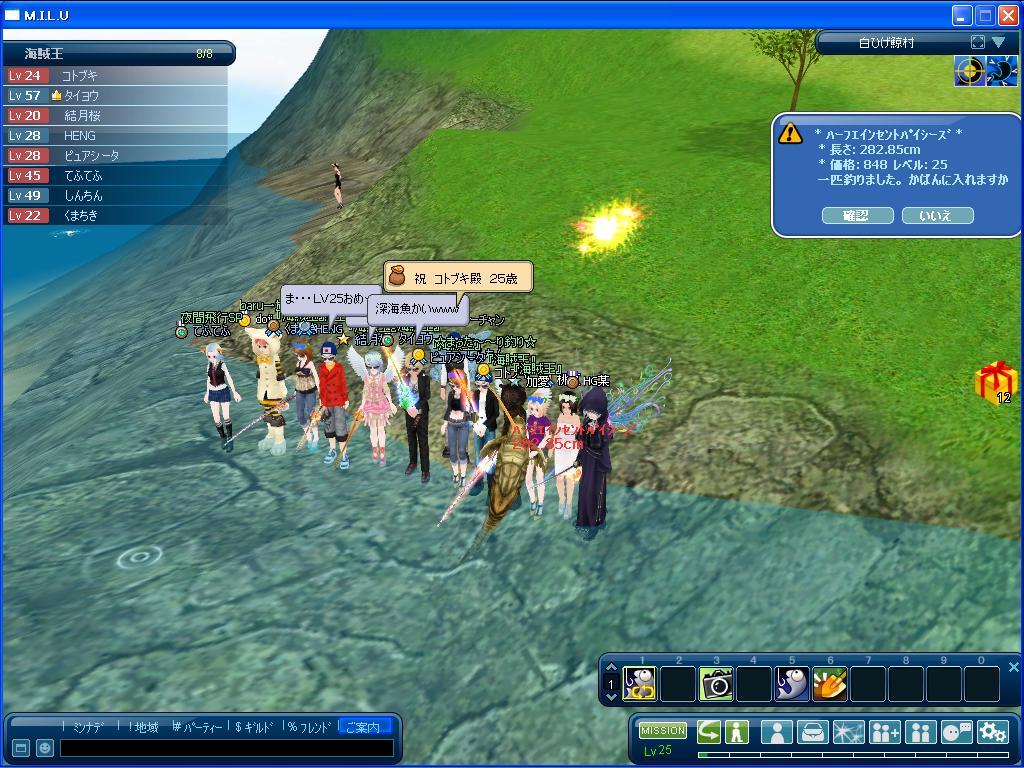The width and height of the screenshot is (1024, 768).
Task: Close the hotbar with the X
Action: click(1013, 667)
